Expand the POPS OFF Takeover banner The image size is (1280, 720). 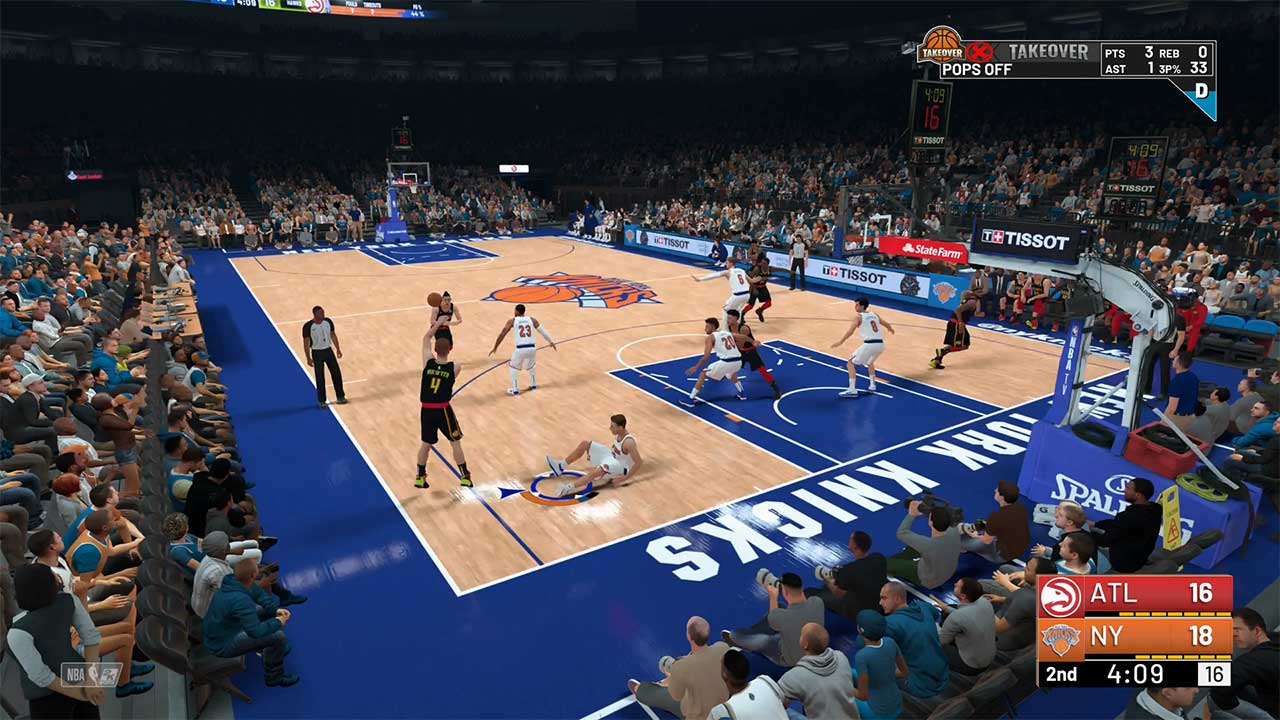977,68
